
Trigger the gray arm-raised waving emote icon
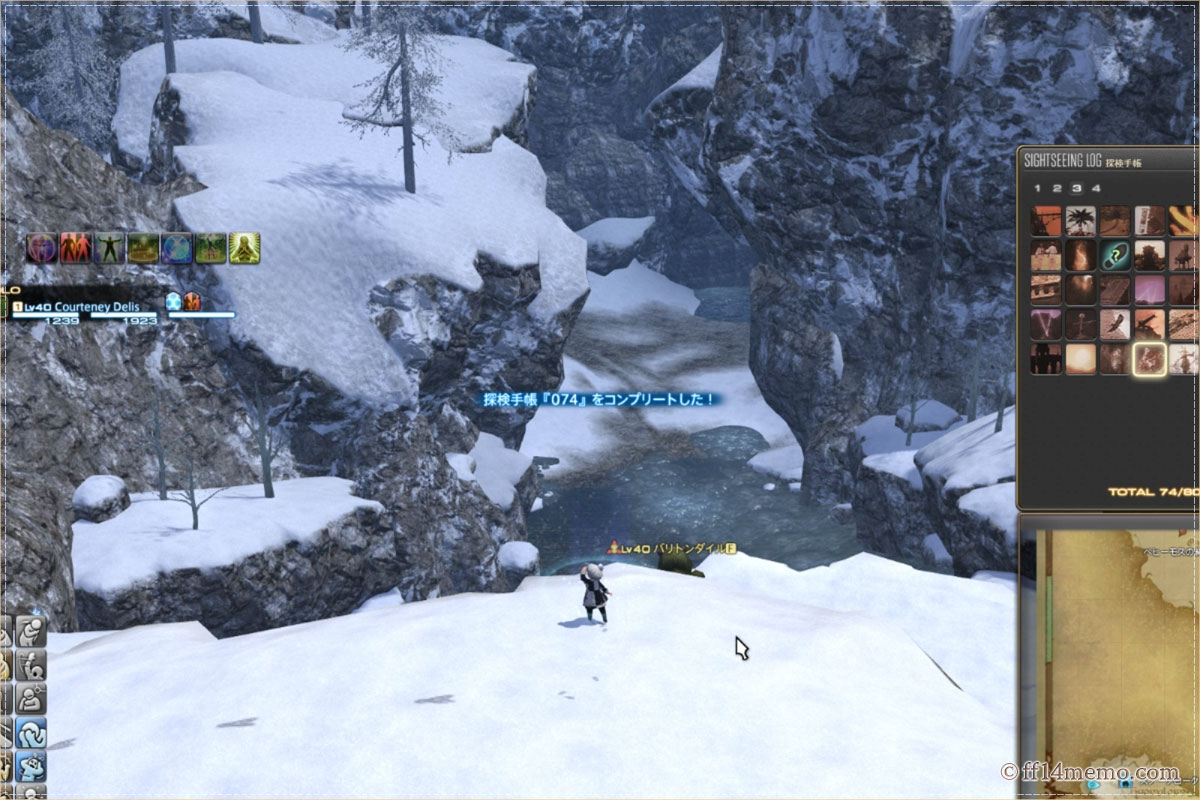click(30, 665)
